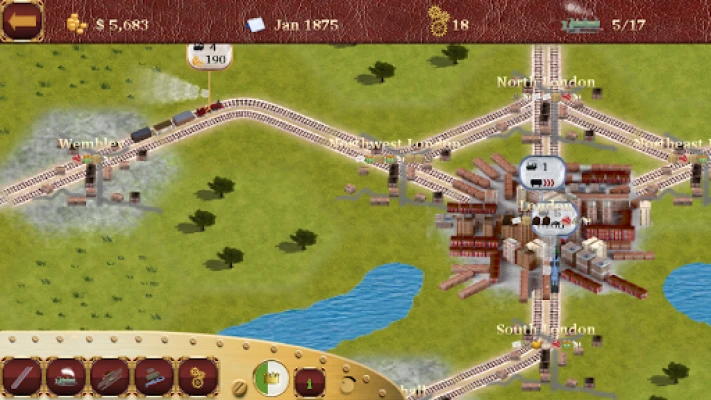
Task: Select the locomotive purchase button
Action: click(66, 377)
